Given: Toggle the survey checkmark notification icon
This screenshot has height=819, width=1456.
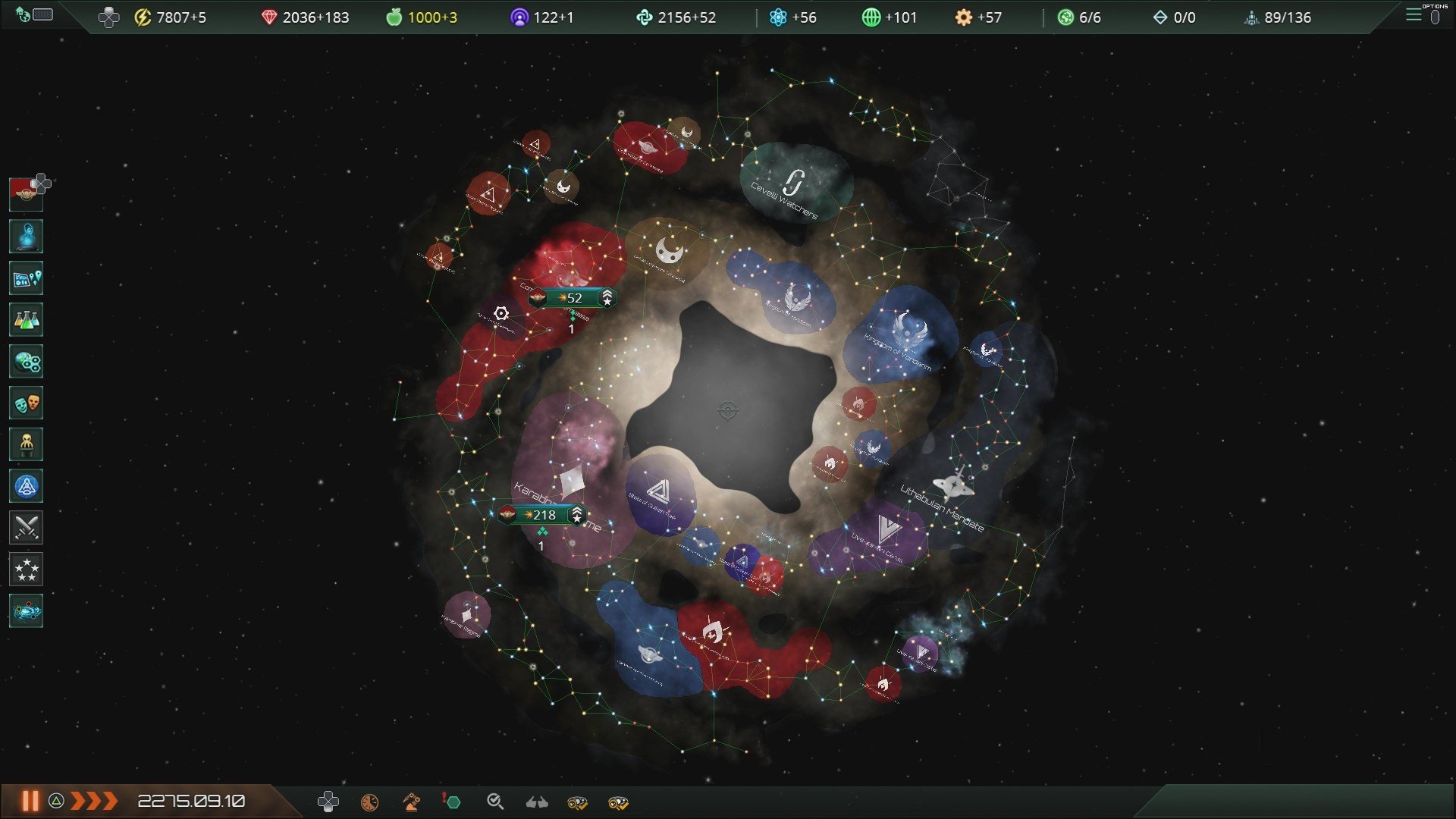Looking at the screenshot, I should (494, 801).
